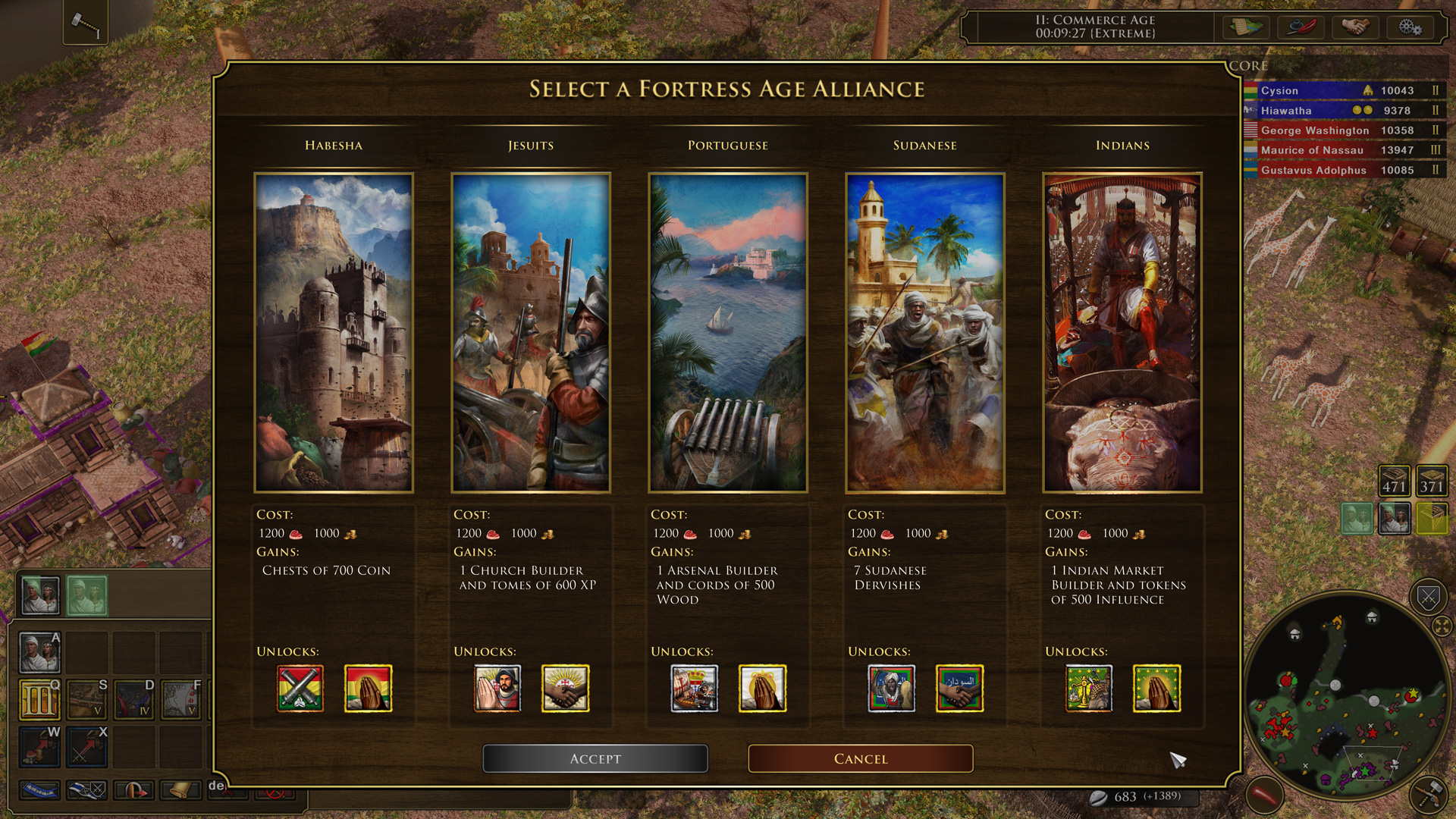
Task: Choose the Habesha alliance card
Action: point(334,333)
